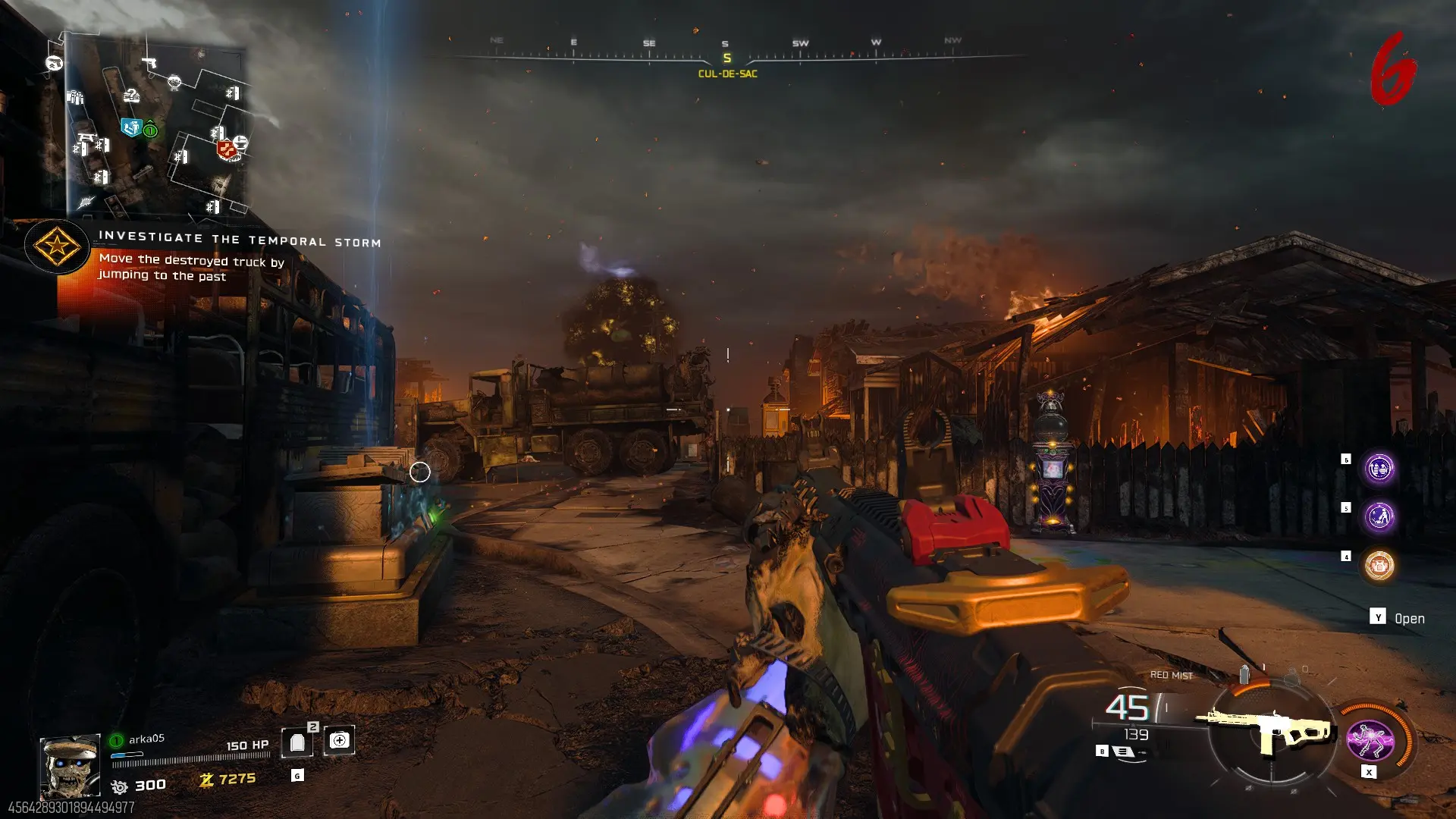Select the salvage gear icon beside 300
The image size is (1456, 819).
click(x=121, y=786)
